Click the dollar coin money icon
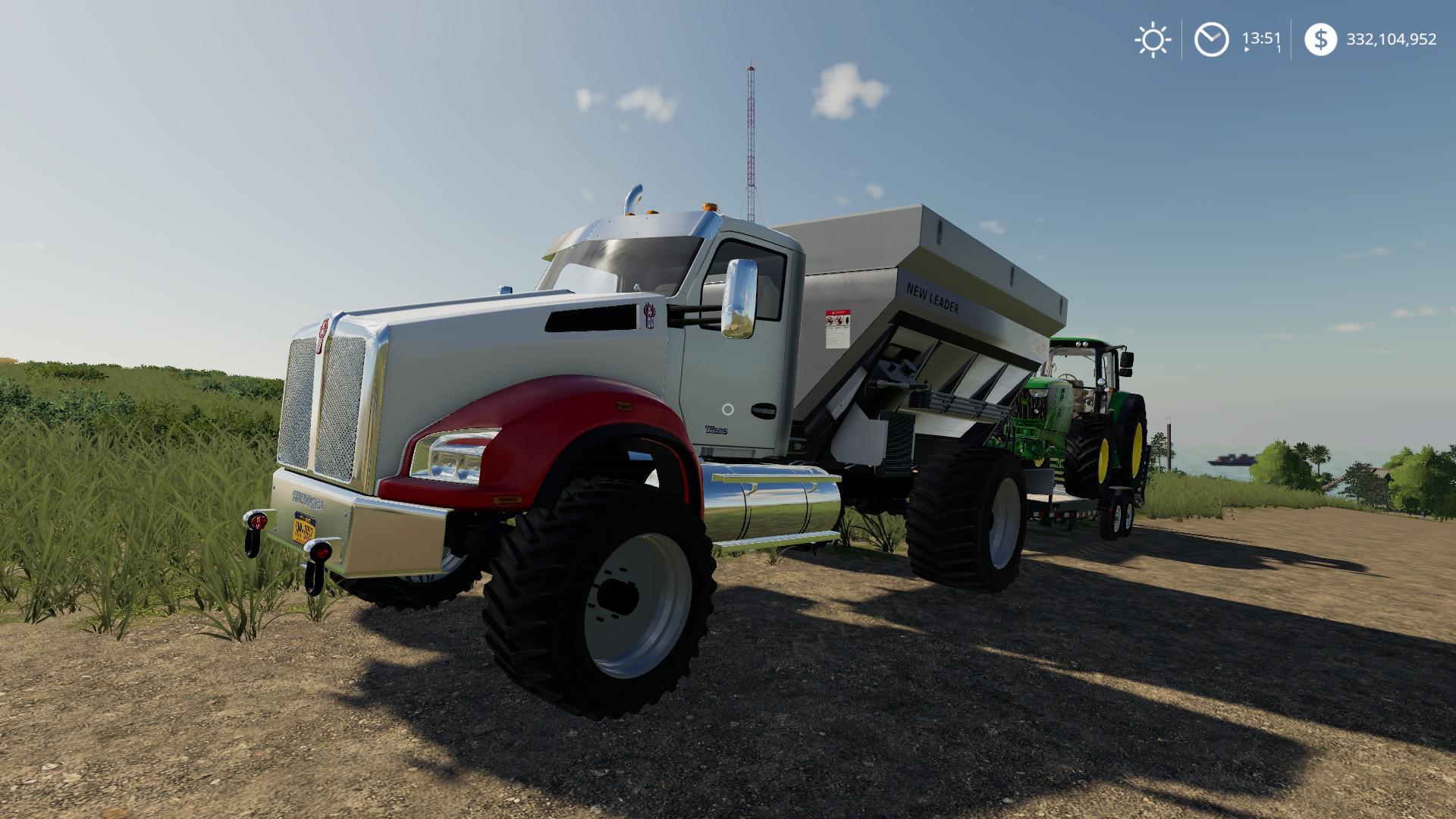This screenshot has height=819, width=1456. point(1323,39)
